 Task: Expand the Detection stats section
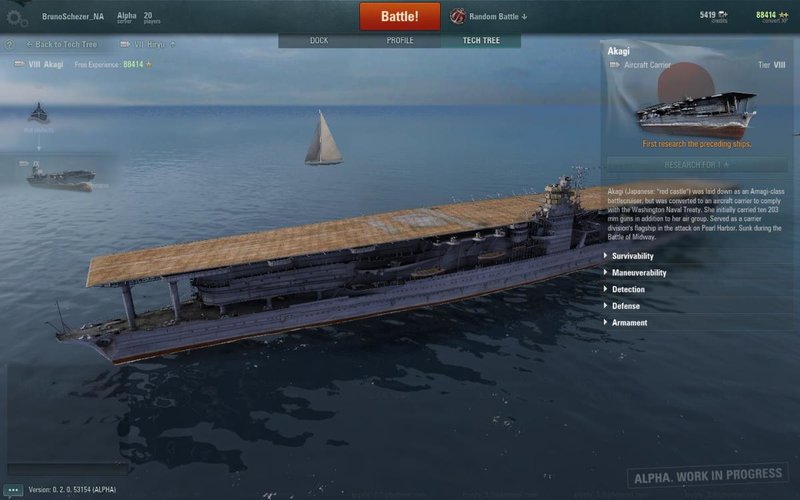(x=628, y=290)
